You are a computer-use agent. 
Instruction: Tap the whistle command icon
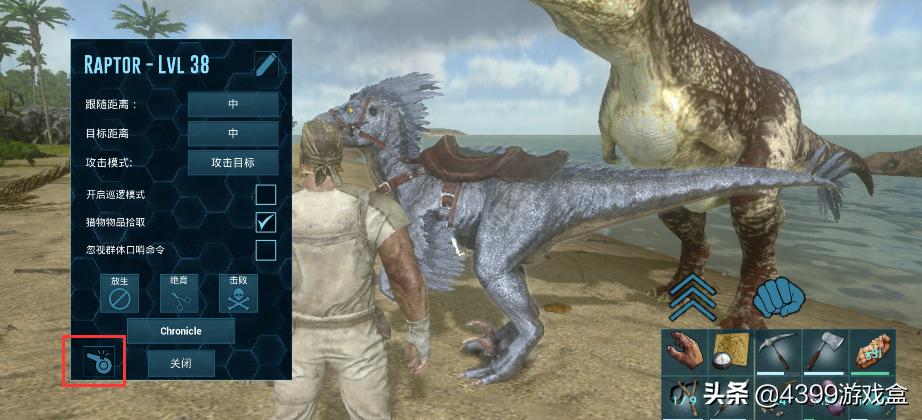(x=94, y=361)
